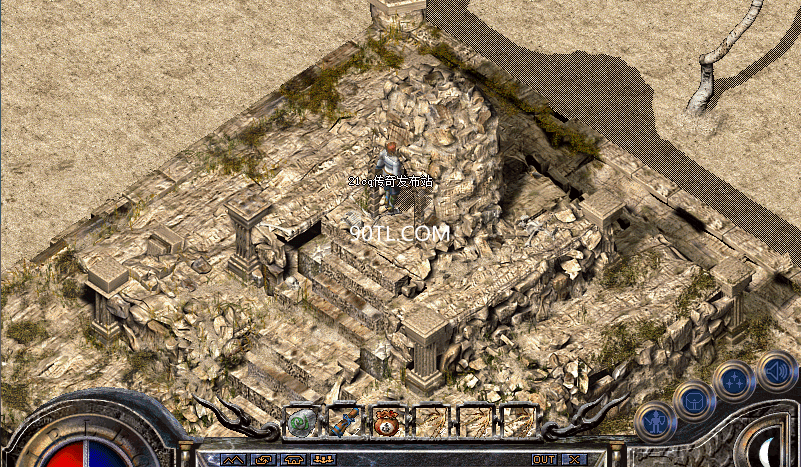This screenshot has width=801, height=467.
Task: Open the group button with three figures
Action: coord(323,460)
